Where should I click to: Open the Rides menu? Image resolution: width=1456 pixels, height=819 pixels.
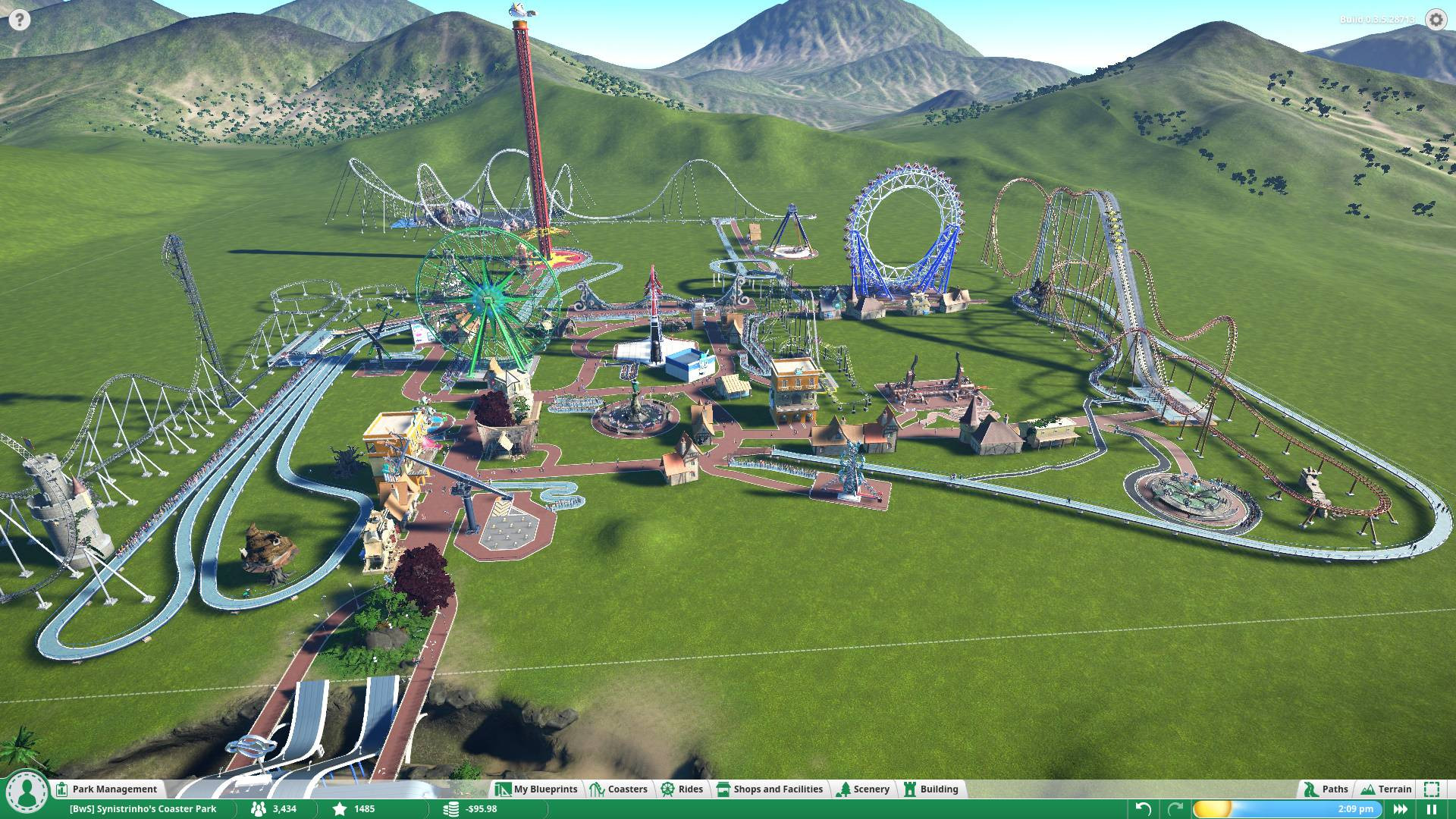pos(682,789)
